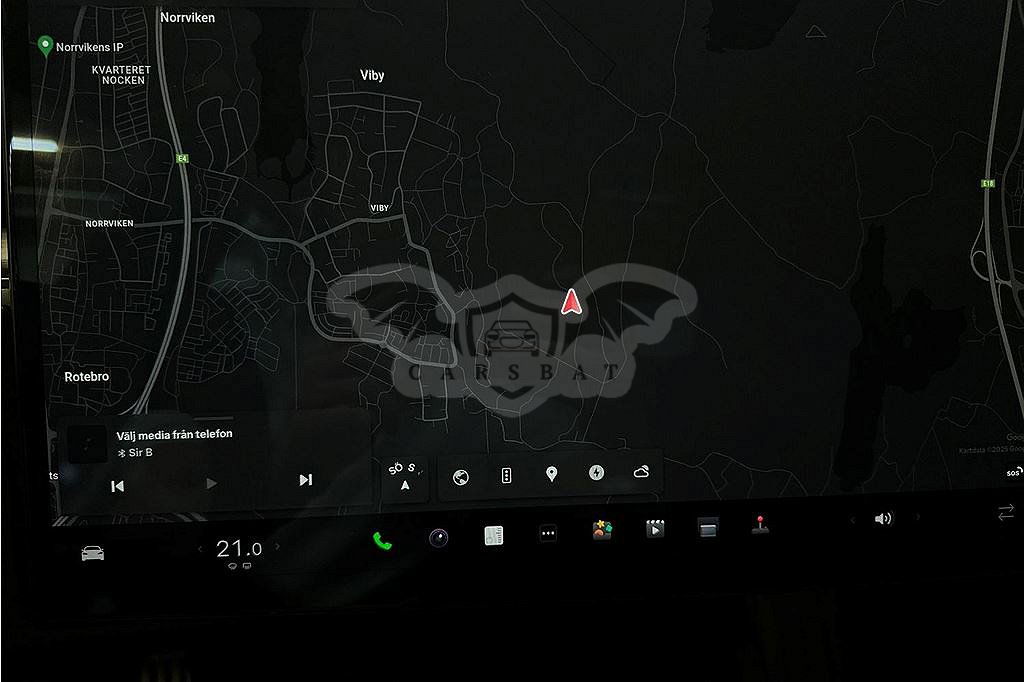Image resolution: width=1024 pixels, height=682 pixels.
Task: Skip to the next media track
Action: click(306, 480)
